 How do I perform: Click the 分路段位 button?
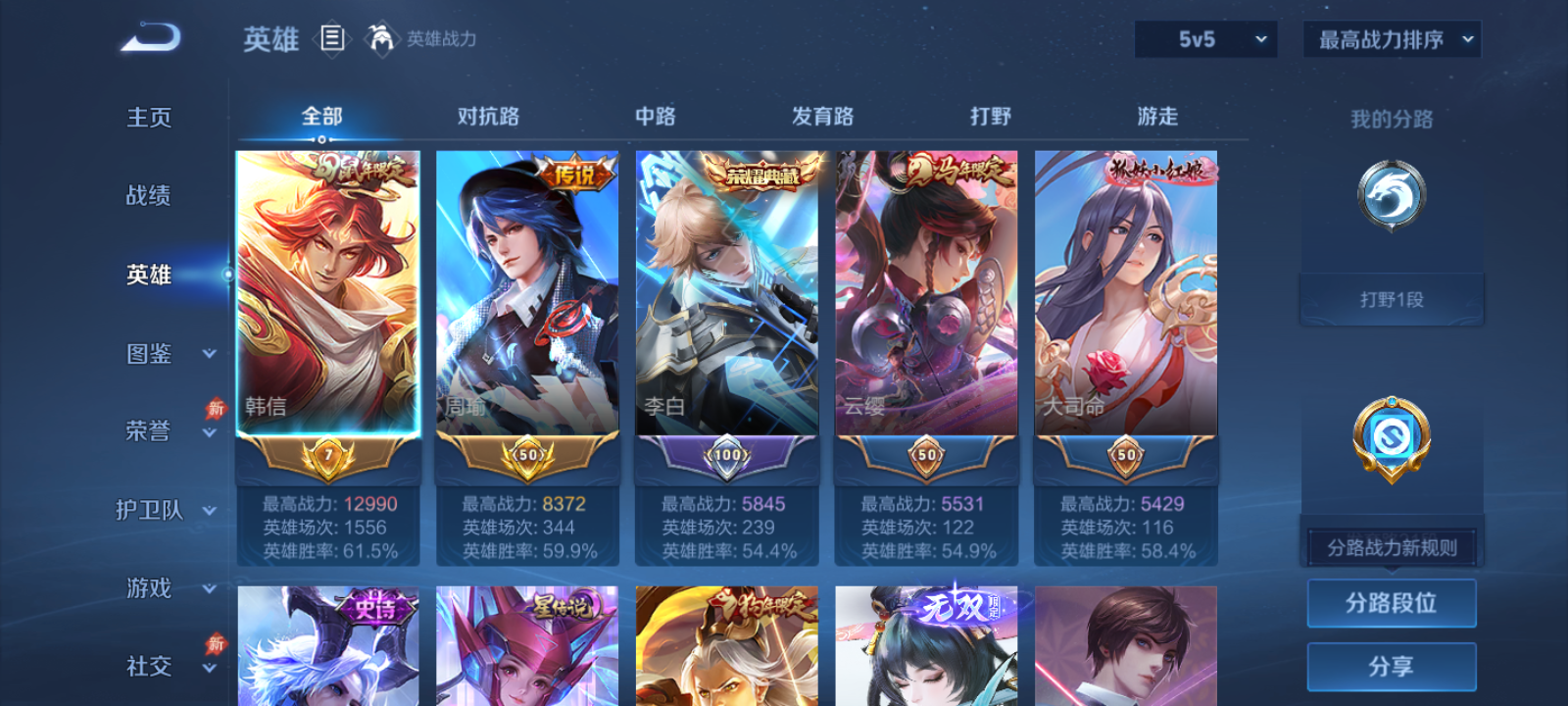pos(1391,602)
